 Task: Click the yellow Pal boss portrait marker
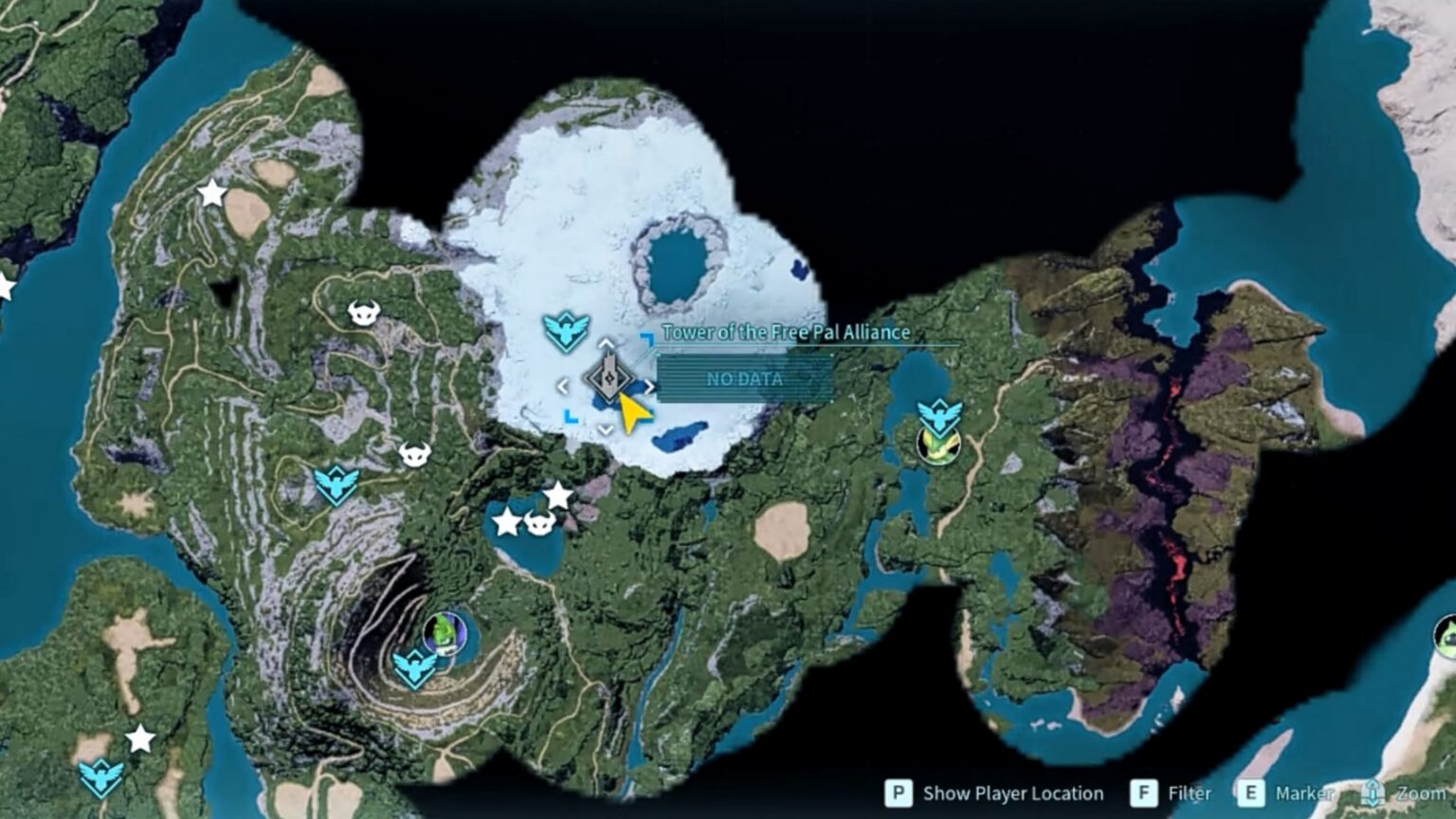pyautogui.click(x=938, y=446)
